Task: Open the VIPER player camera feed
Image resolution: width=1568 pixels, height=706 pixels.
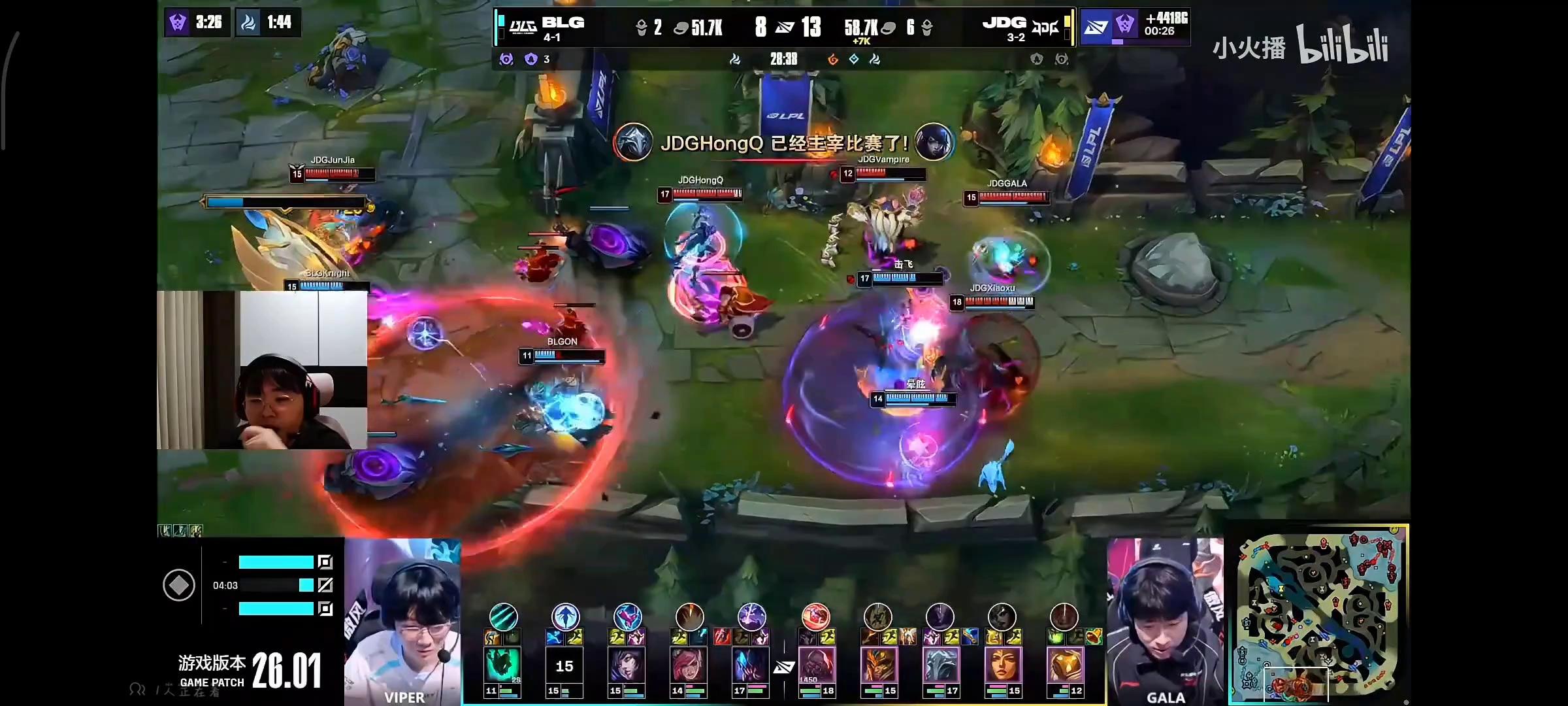Action: (x=402, y=621)
